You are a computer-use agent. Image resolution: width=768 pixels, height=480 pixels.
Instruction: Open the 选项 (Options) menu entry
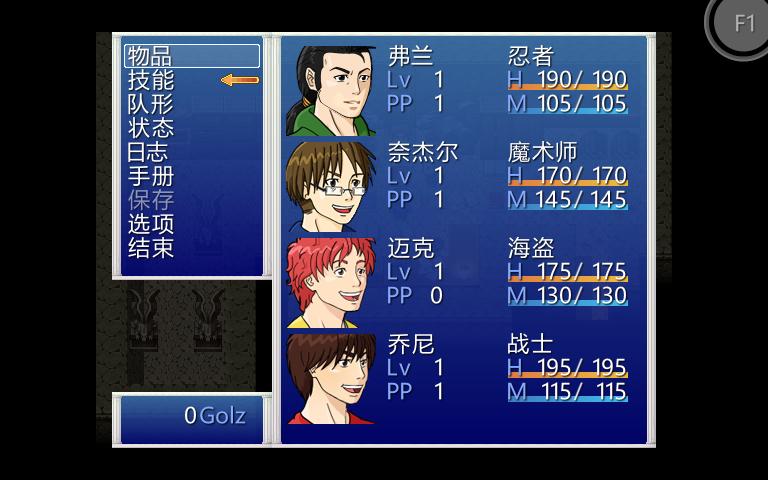pyautogui.click(x=151, y=224)
